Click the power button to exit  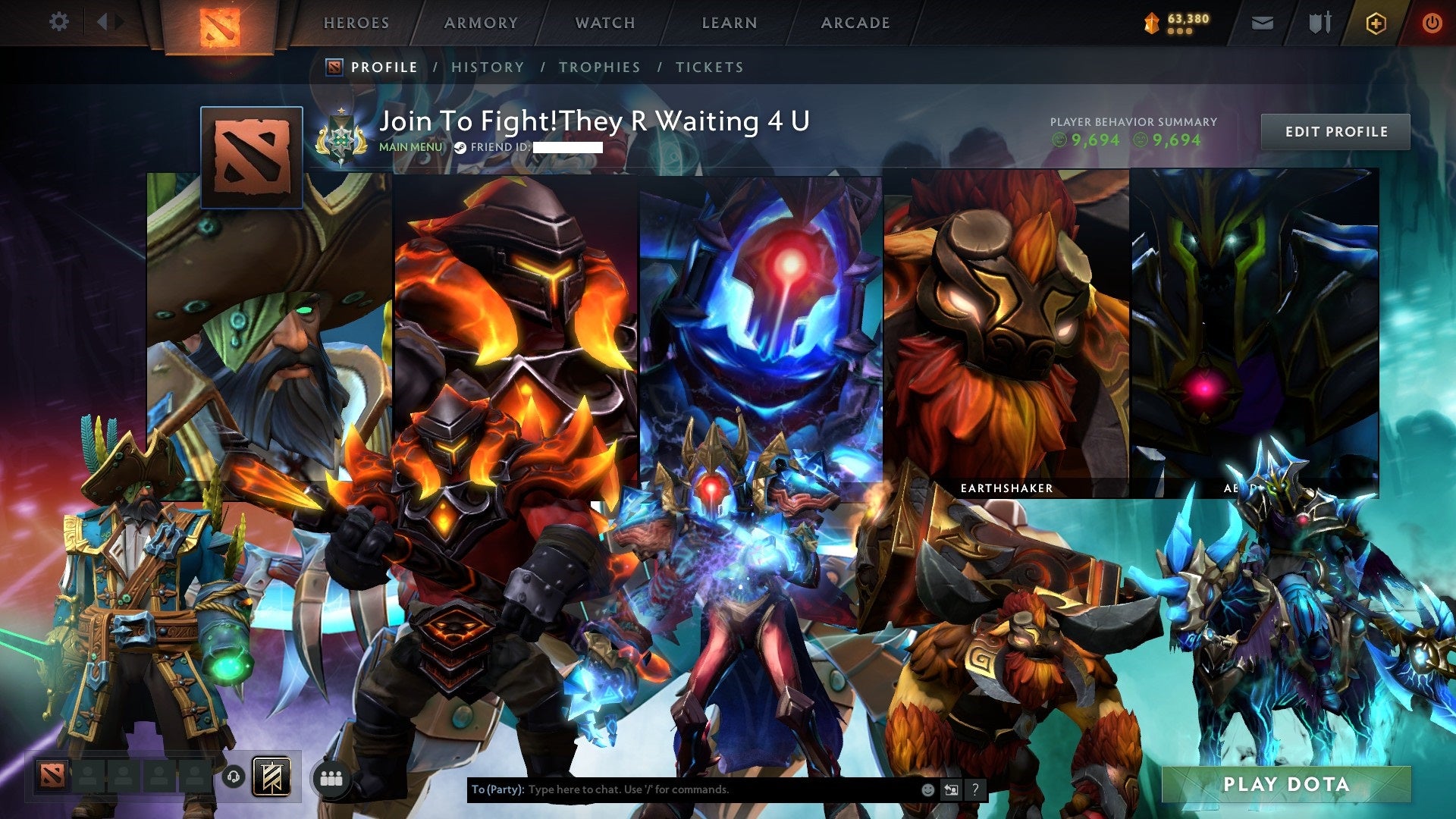(x=1433, y=22)
